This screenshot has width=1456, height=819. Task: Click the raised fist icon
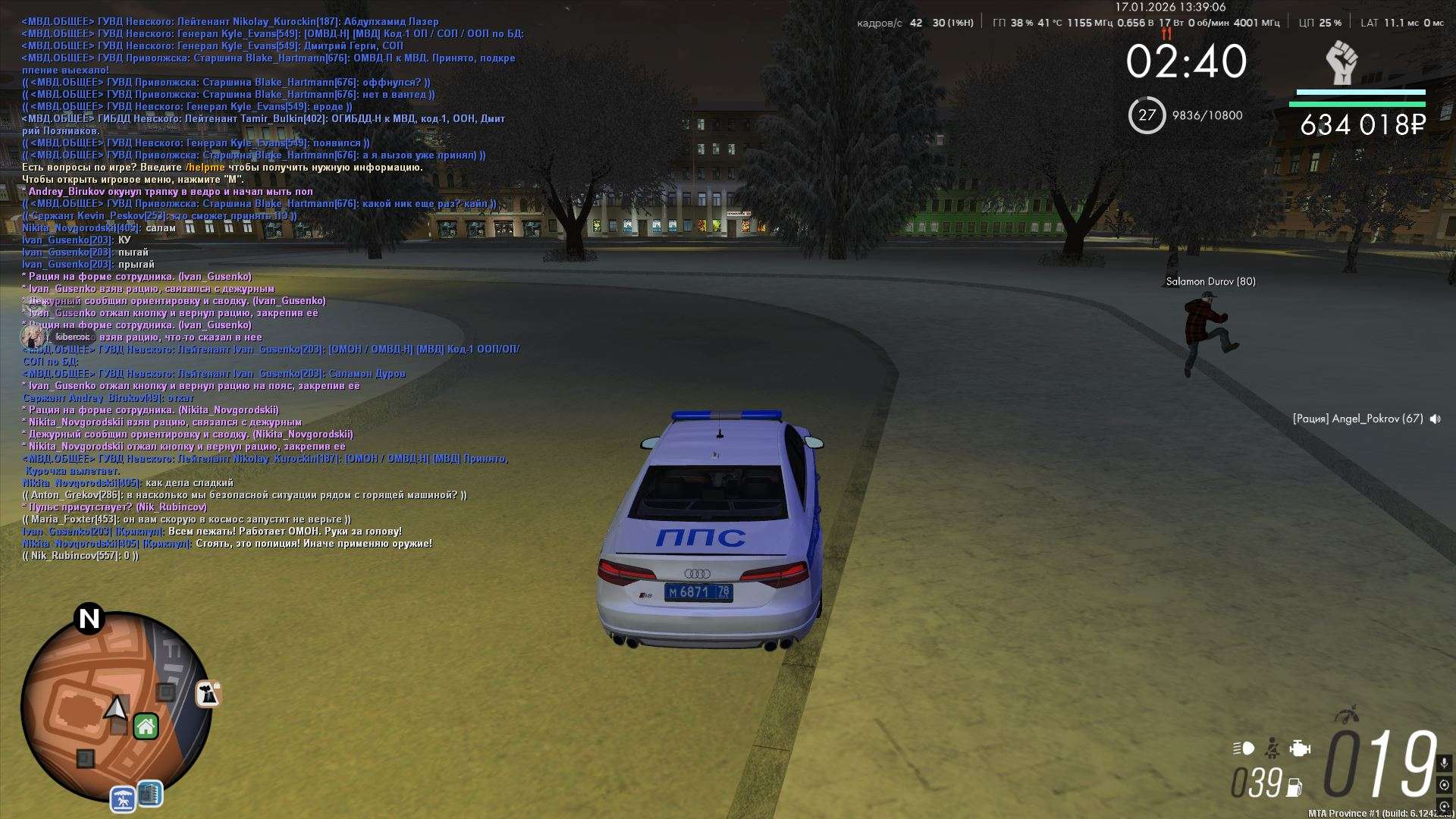(x=1342, y=63)
